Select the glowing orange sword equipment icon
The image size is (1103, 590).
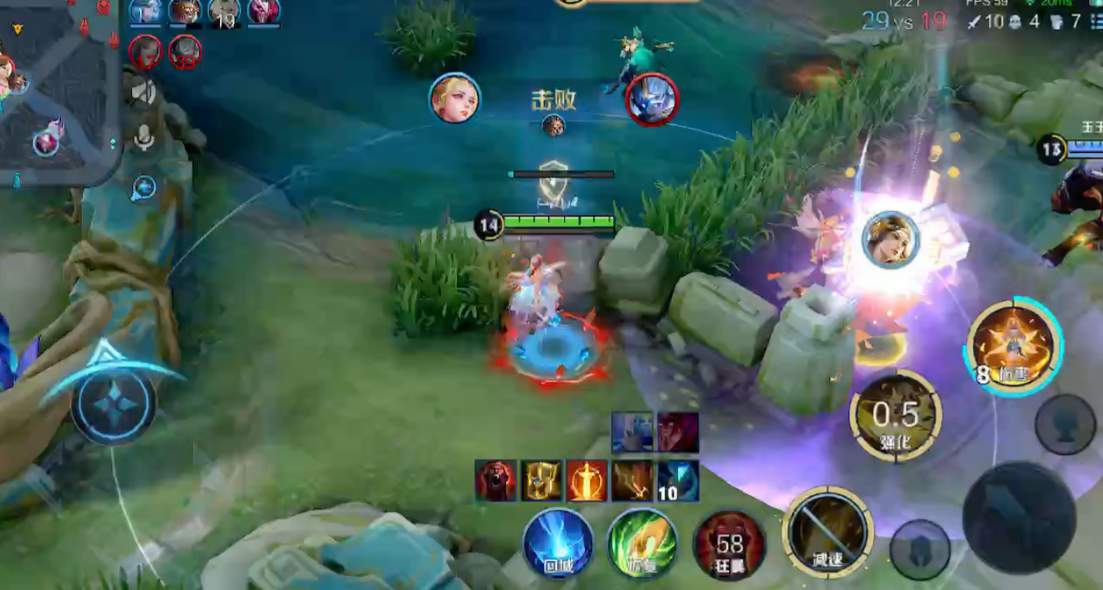point(587,481)
